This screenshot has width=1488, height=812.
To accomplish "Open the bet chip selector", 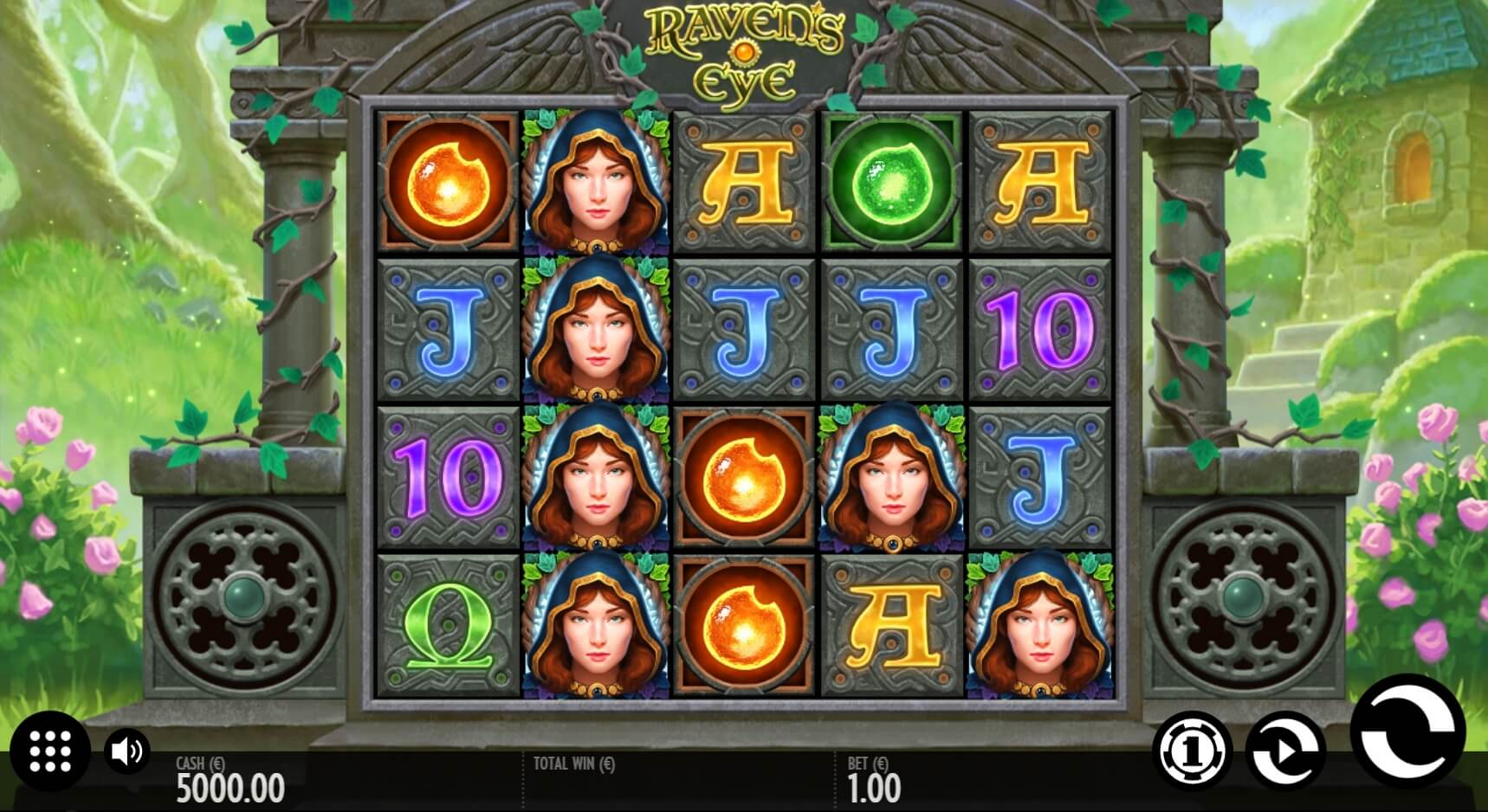I will pos(1194,751).
